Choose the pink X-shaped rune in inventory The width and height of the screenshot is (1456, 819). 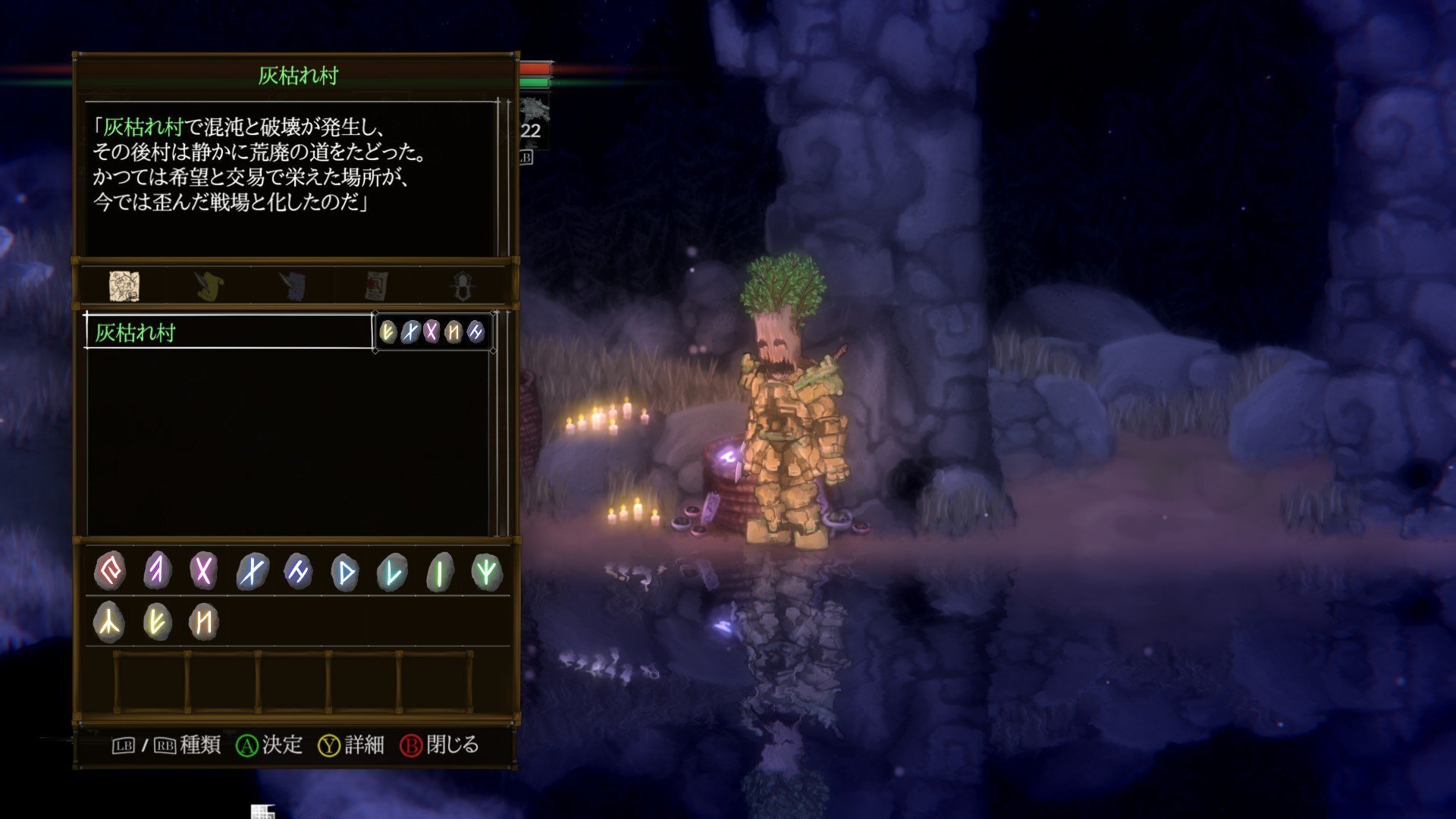(x=203, y=570)
